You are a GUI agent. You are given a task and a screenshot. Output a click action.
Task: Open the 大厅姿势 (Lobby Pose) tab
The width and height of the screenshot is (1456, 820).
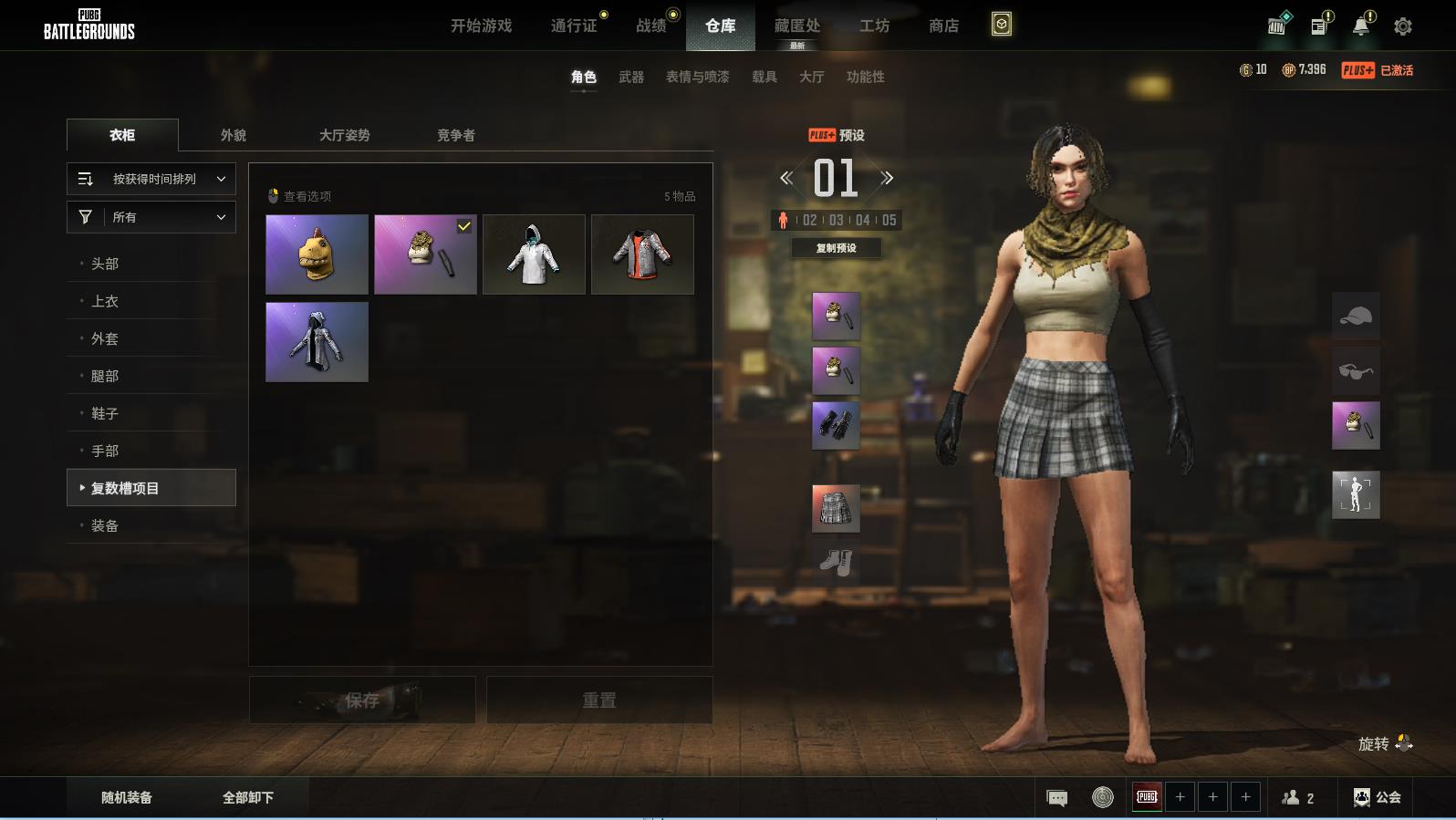344,135
